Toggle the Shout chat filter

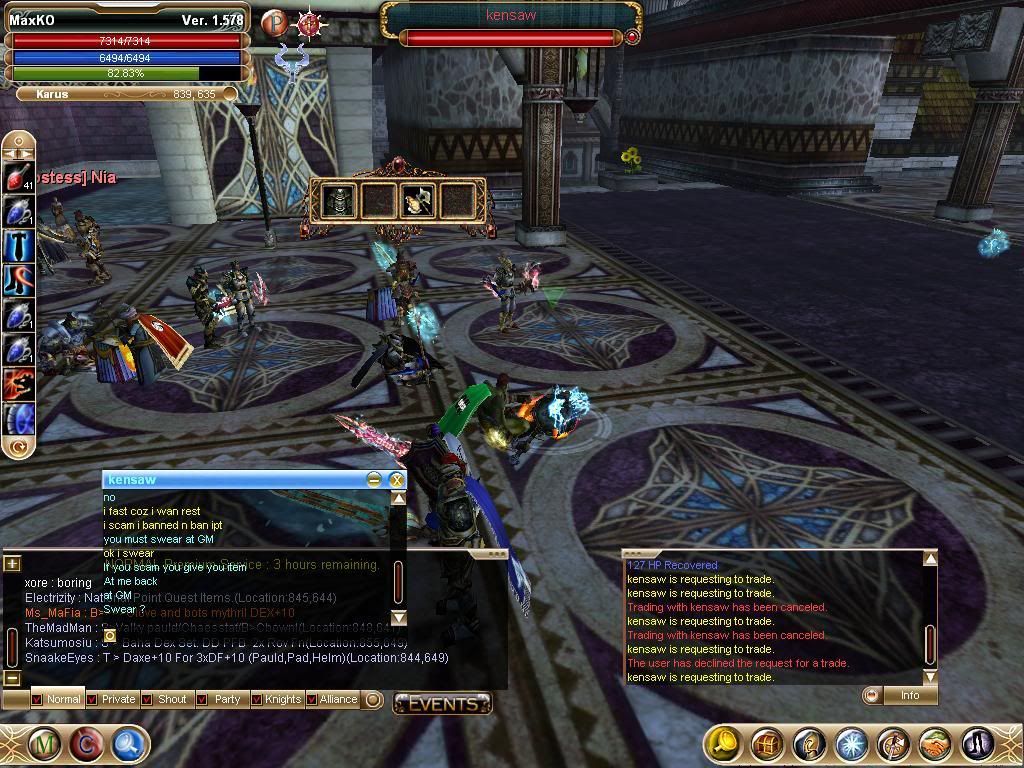click(146, 699)
